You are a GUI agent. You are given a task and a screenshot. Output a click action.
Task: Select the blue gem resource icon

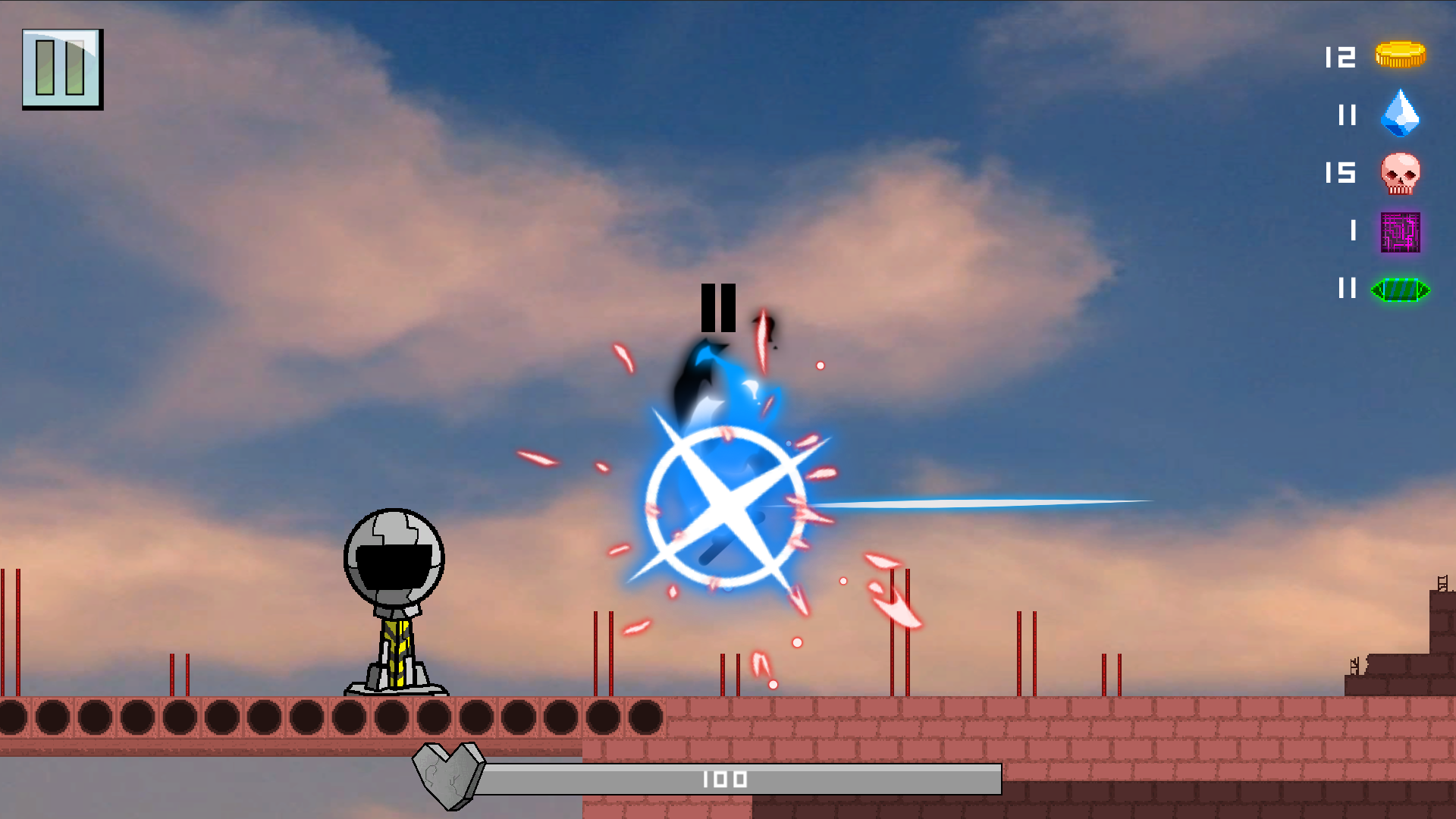(1401, 115)
